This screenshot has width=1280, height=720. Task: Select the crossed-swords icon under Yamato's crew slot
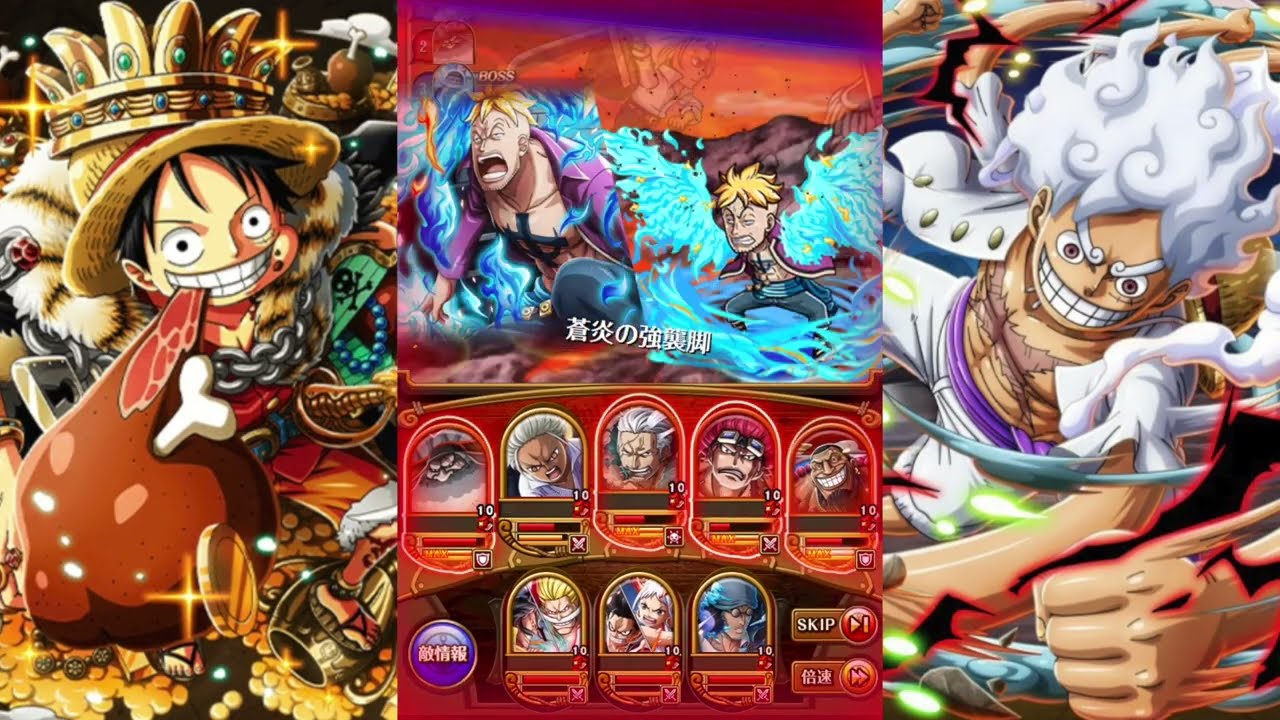pyautogui.click(x=668, y=692)
